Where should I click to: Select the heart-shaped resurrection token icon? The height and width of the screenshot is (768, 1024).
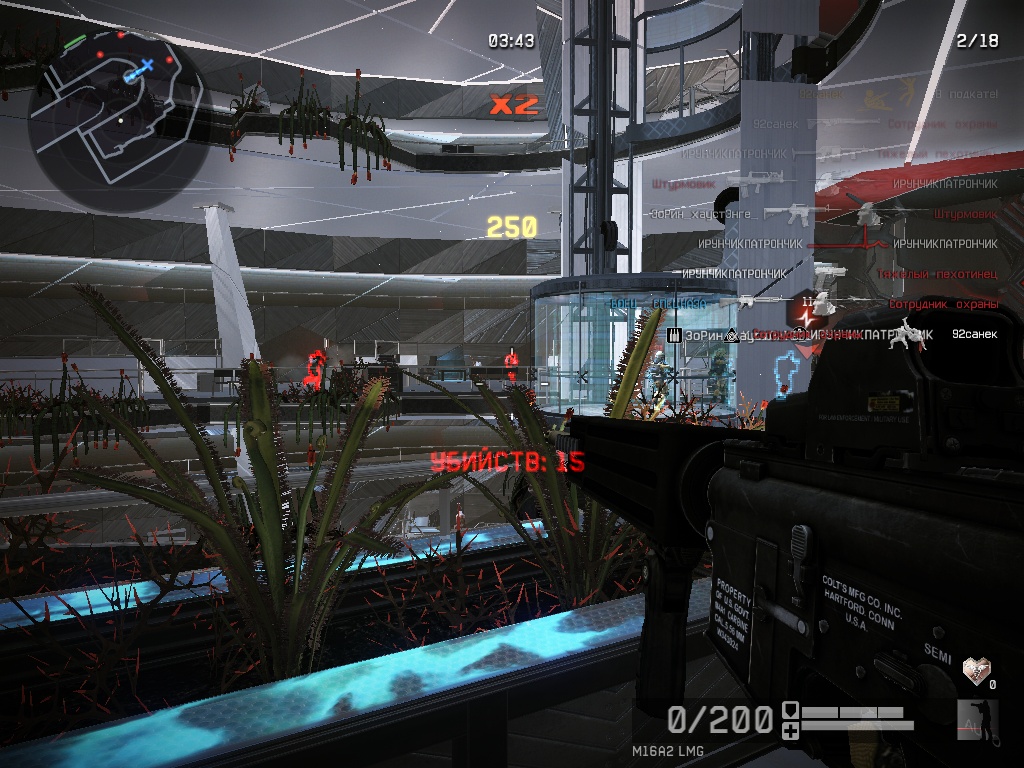975,669
